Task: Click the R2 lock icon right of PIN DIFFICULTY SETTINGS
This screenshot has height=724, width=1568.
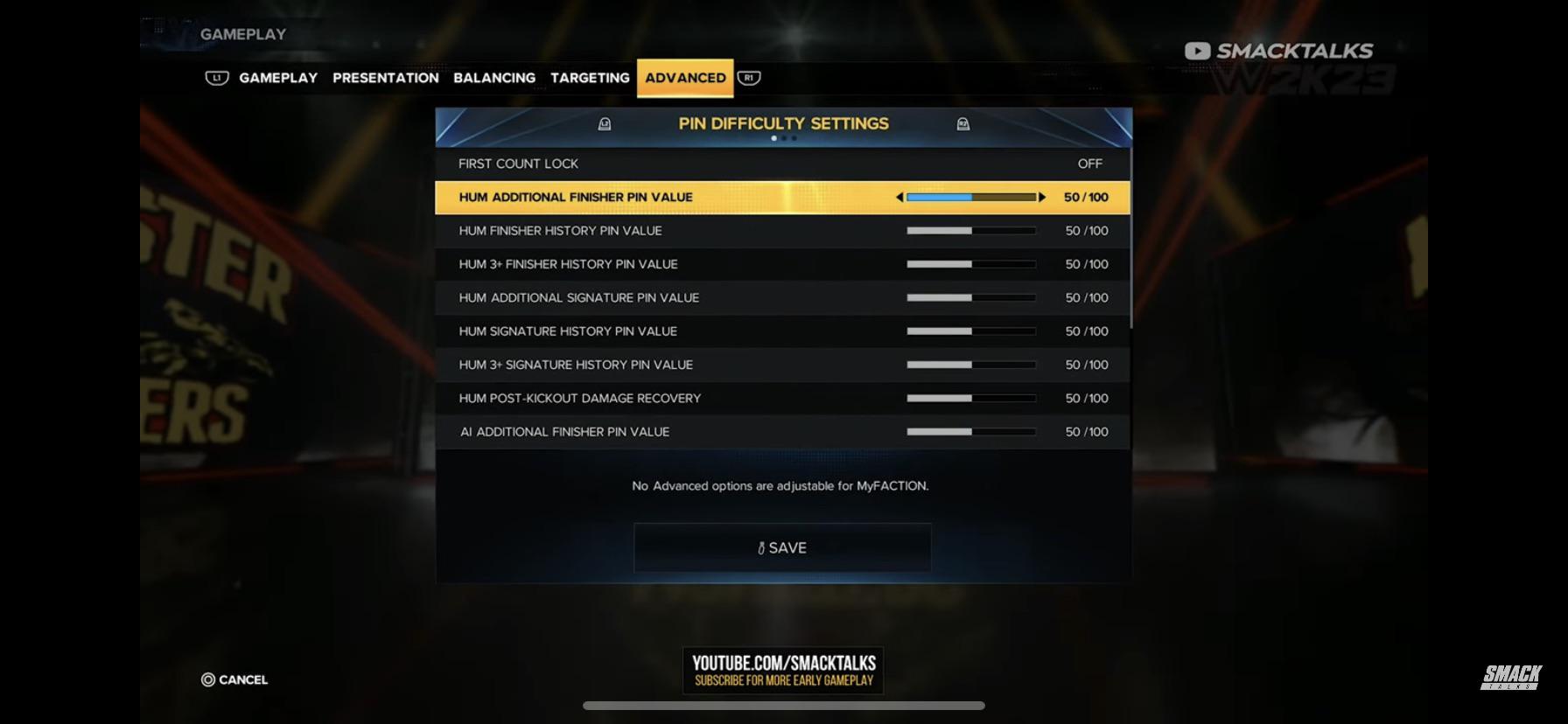Action: coord(963,124)
